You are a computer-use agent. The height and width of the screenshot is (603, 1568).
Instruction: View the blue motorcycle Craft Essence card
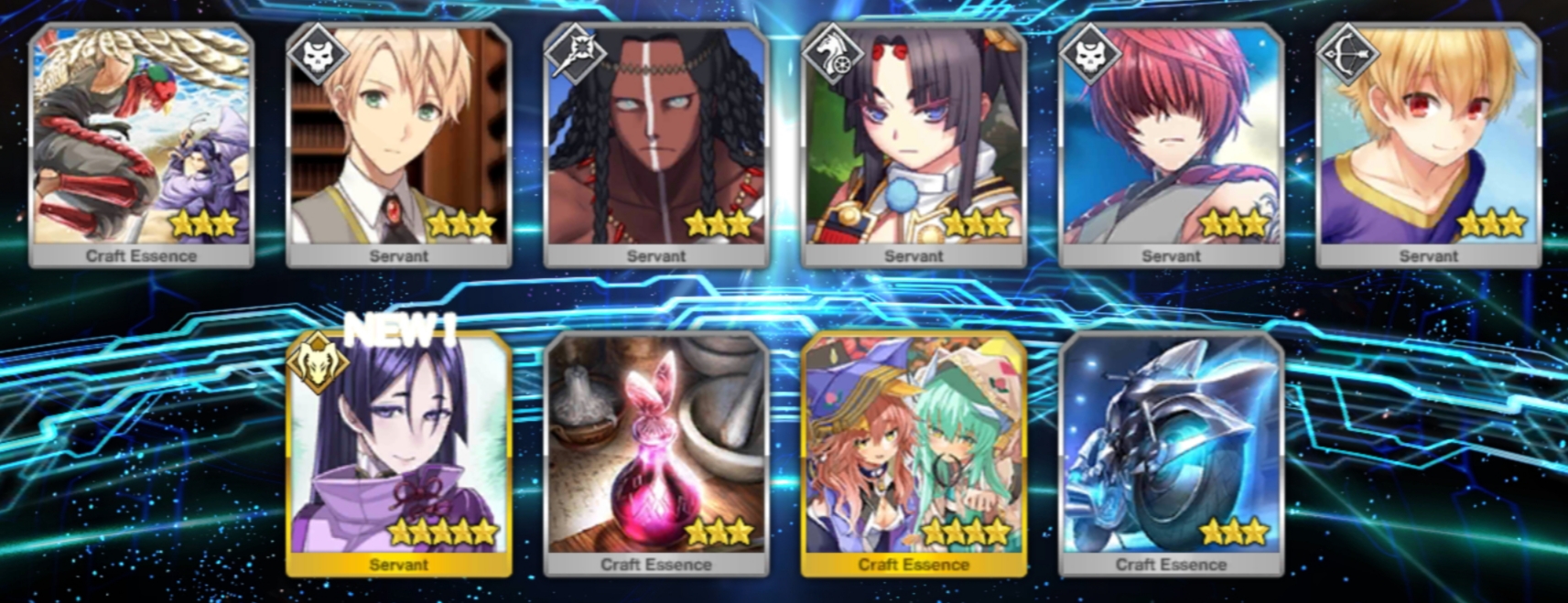(x=1171, y=454)
